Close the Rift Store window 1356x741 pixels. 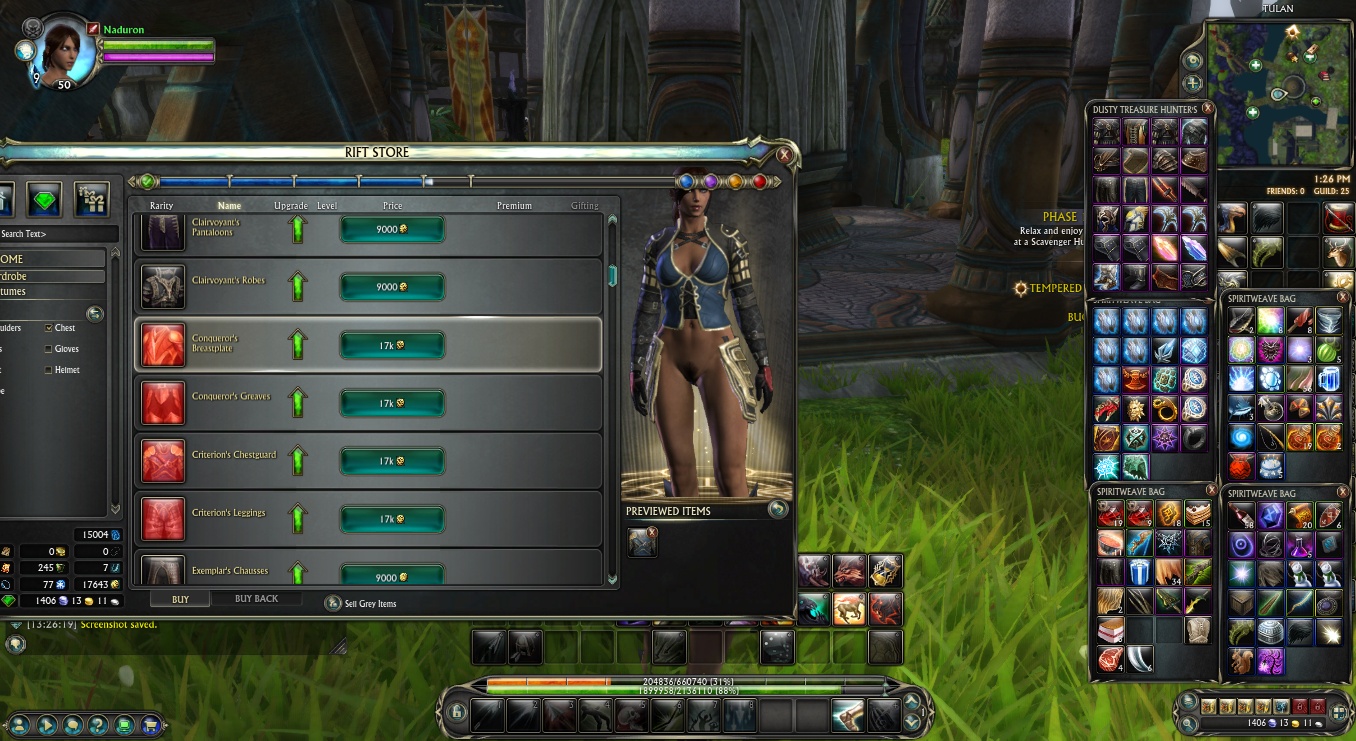(x=784, y=155)
